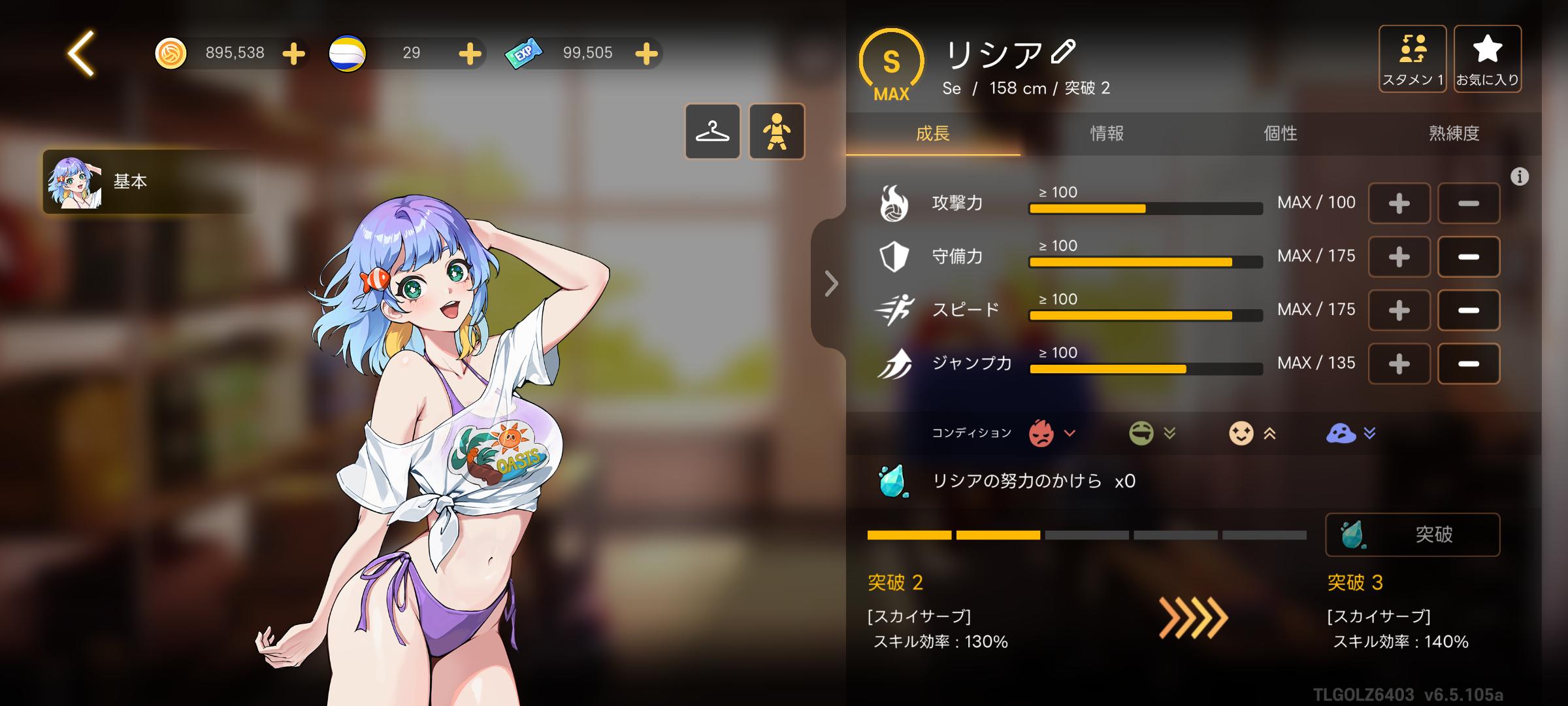Switch to the 情報 tab
This screenshot has width=1568, height=706.
[1107, 134]
